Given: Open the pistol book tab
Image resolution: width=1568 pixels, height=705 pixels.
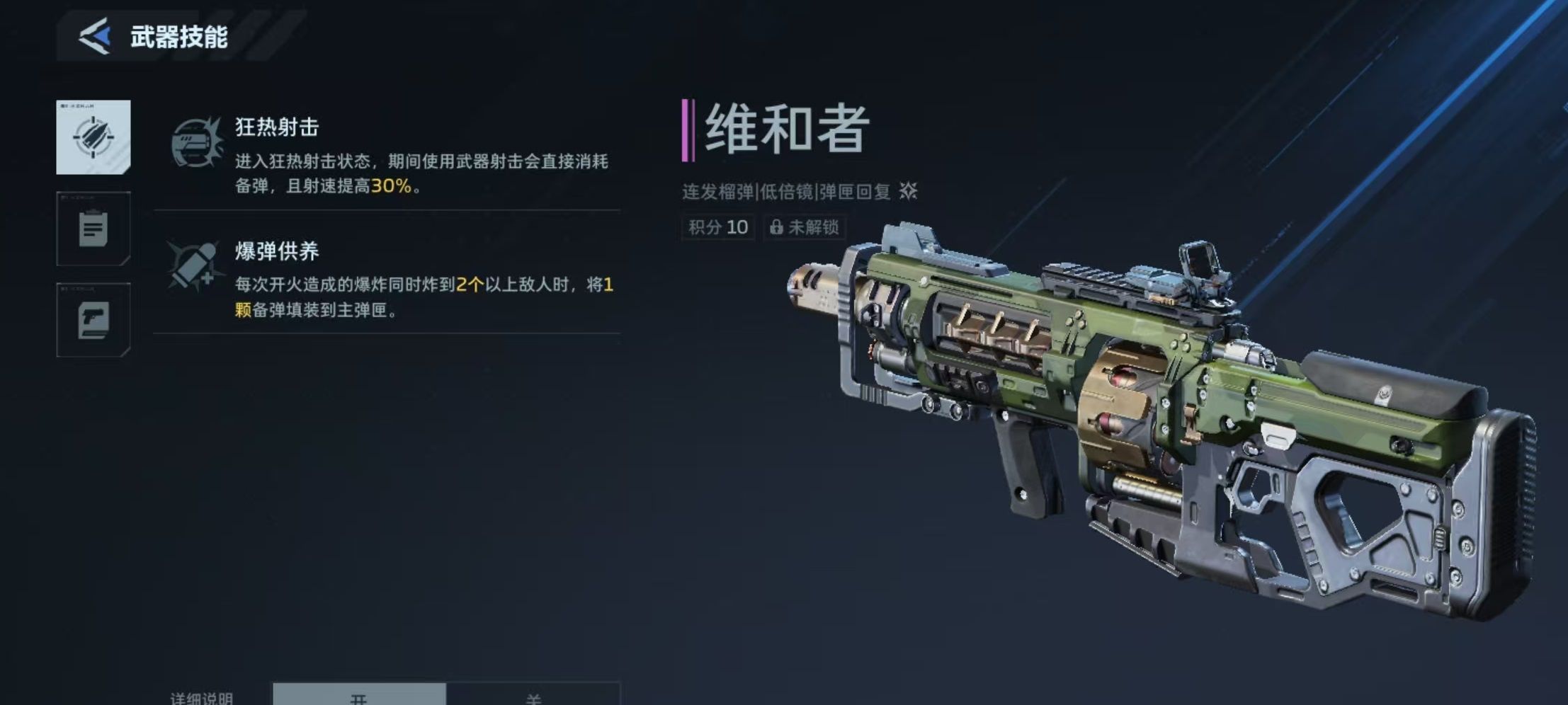Looking at the screenshot, I should (93, 320).
